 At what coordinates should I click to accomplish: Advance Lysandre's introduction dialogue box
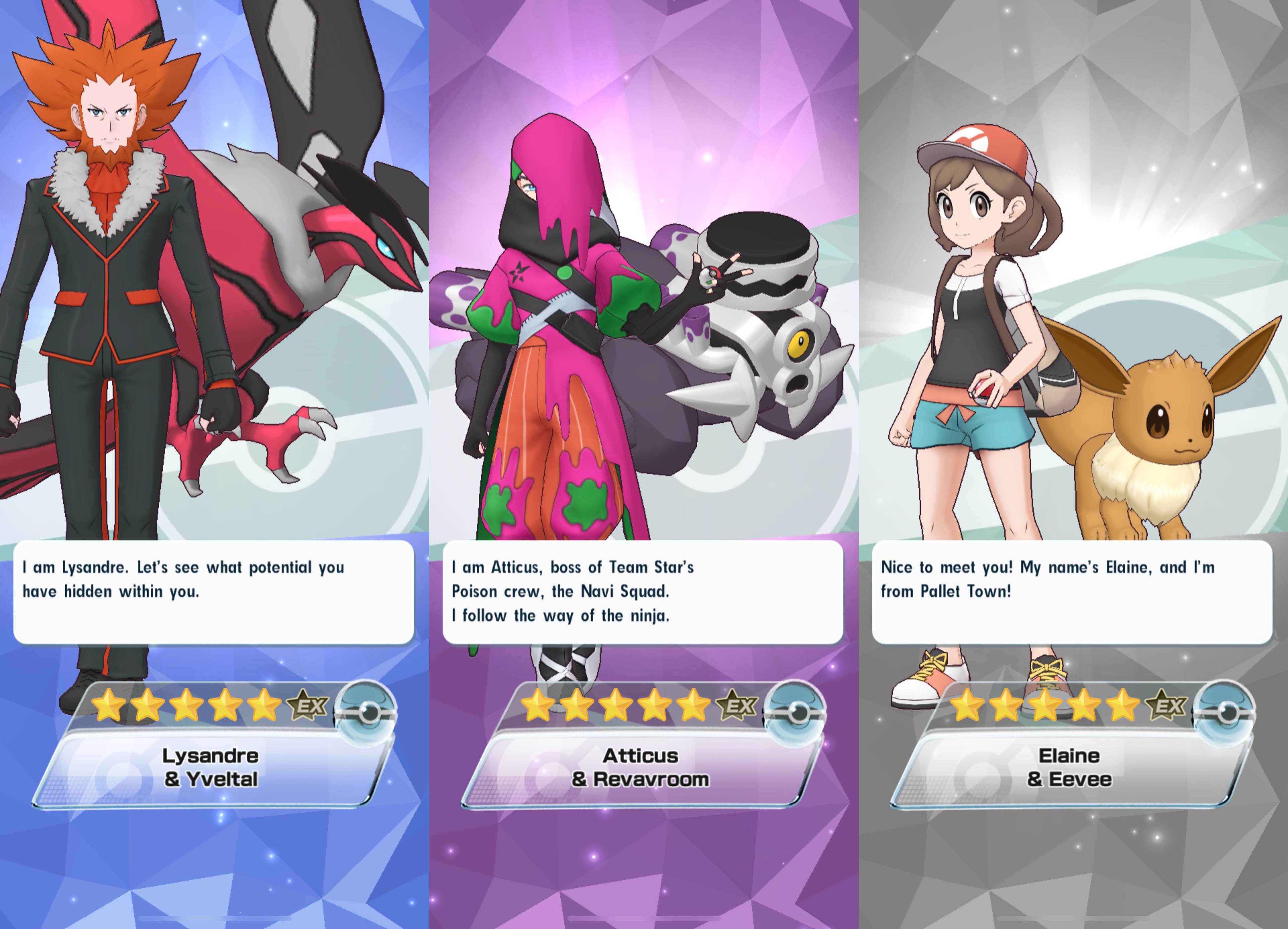click(214, 592)
